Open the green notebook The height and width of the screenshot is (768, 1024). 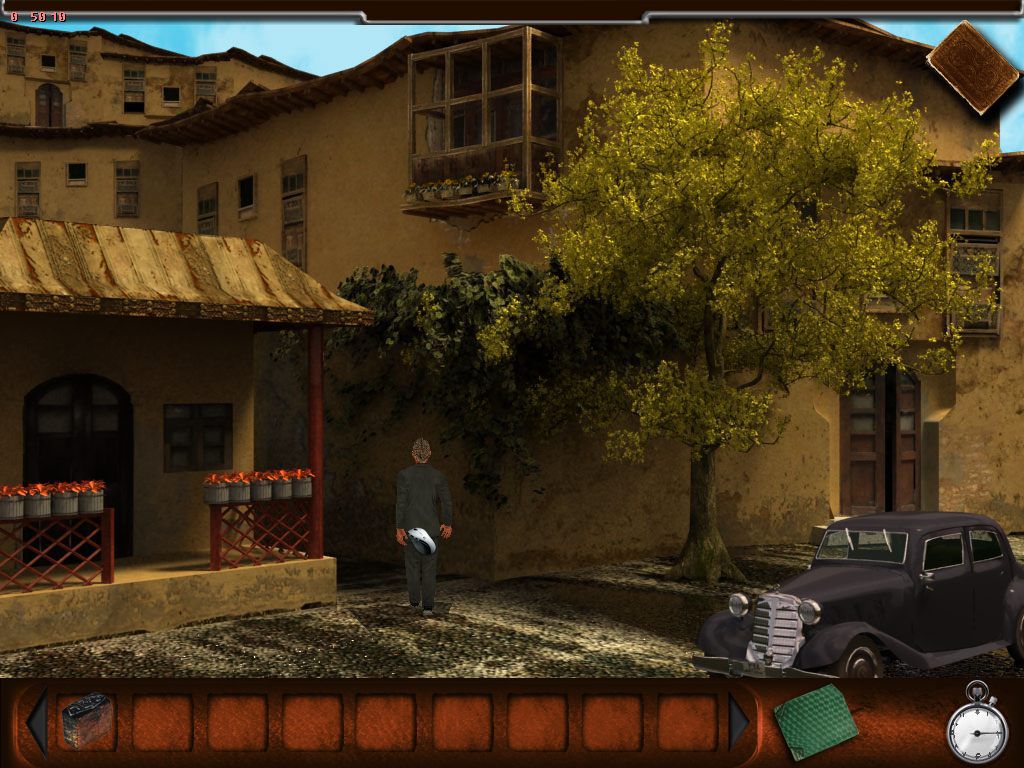(x=814, y=722)
